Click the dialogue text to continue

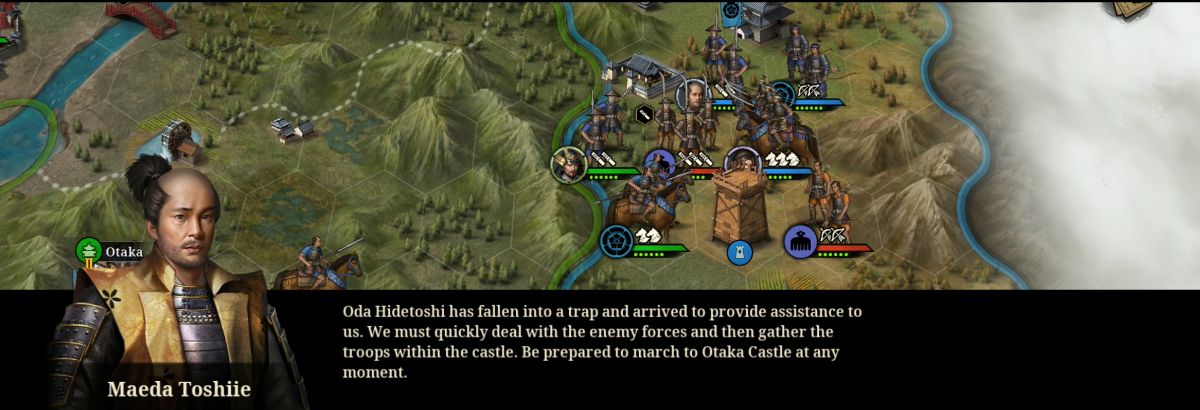click(x=602, y=342)
